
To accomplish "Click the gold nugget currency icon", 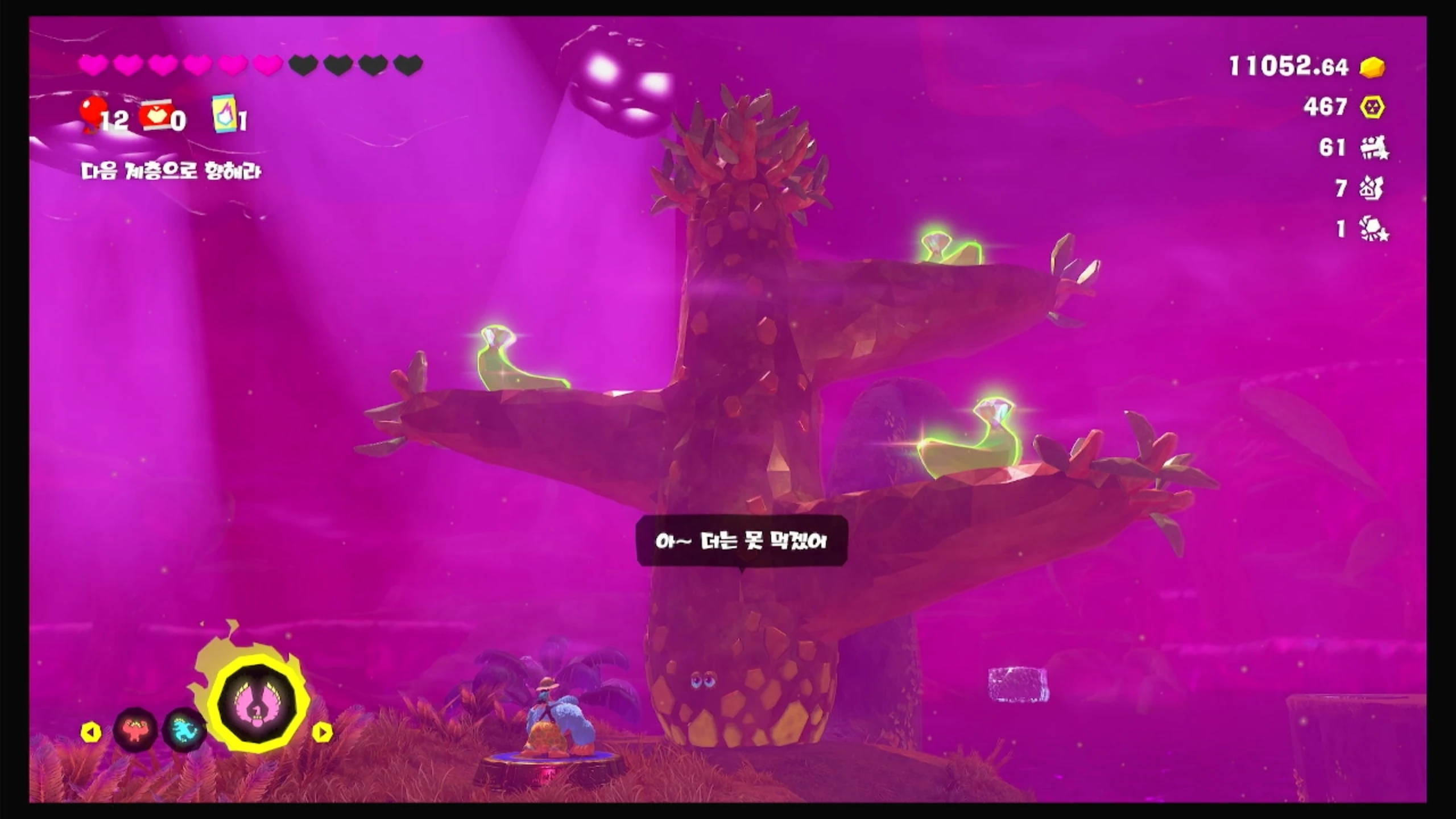I will click(x=1372, y=67).
